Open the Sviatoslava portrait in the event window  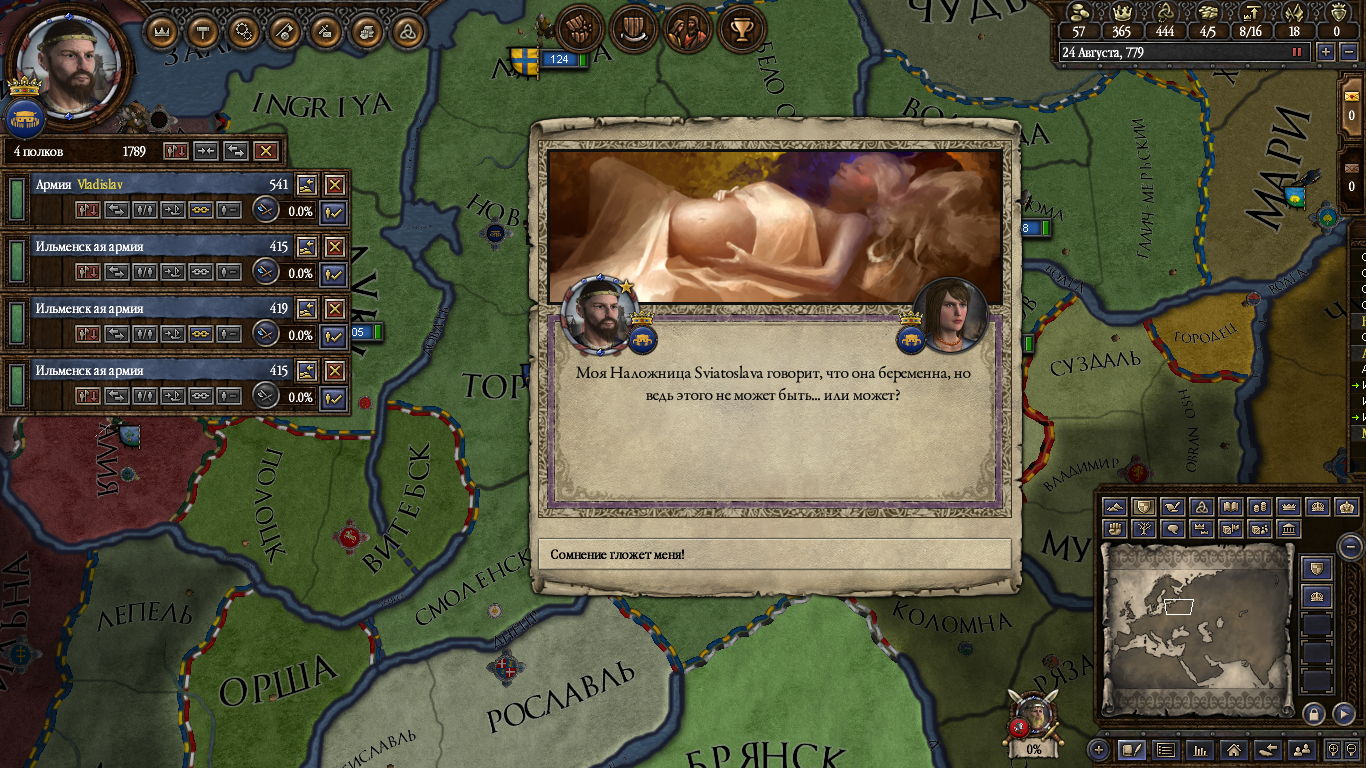coord(950,313)
